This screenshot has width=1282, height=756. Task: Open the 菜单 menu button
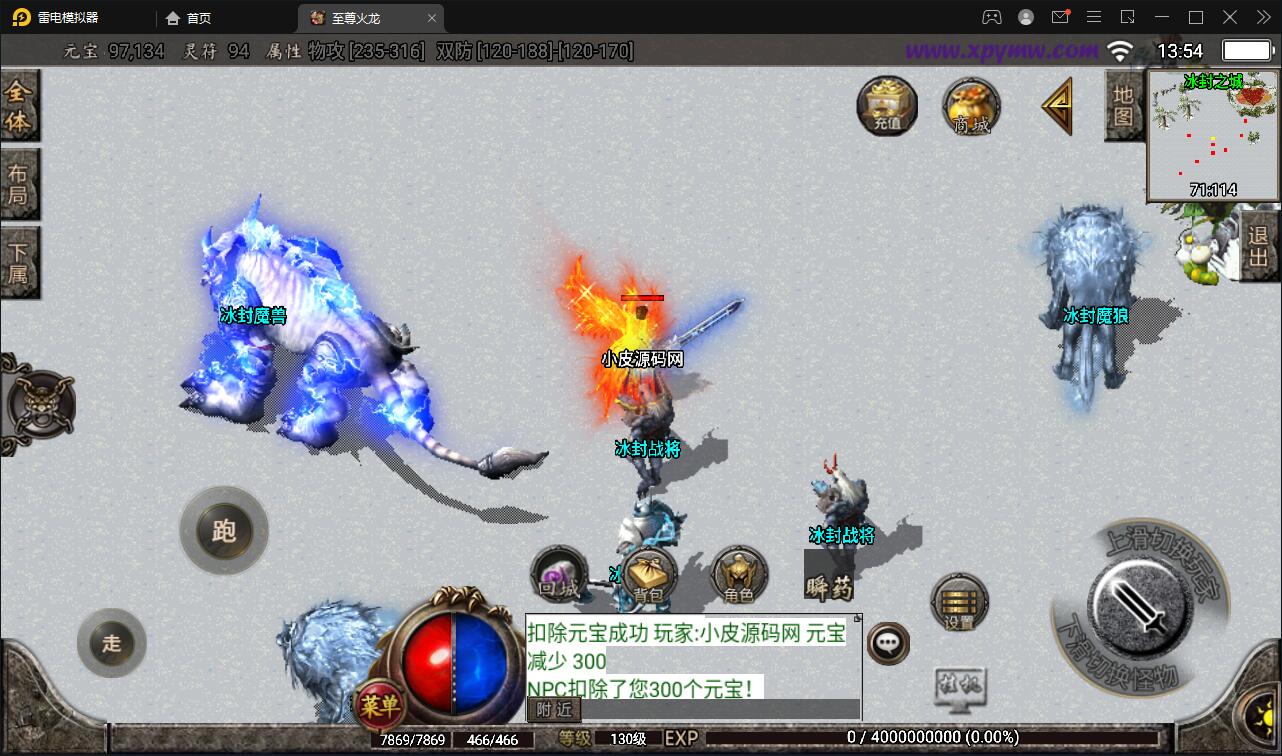pyautogui.click(x=380, y=706)
